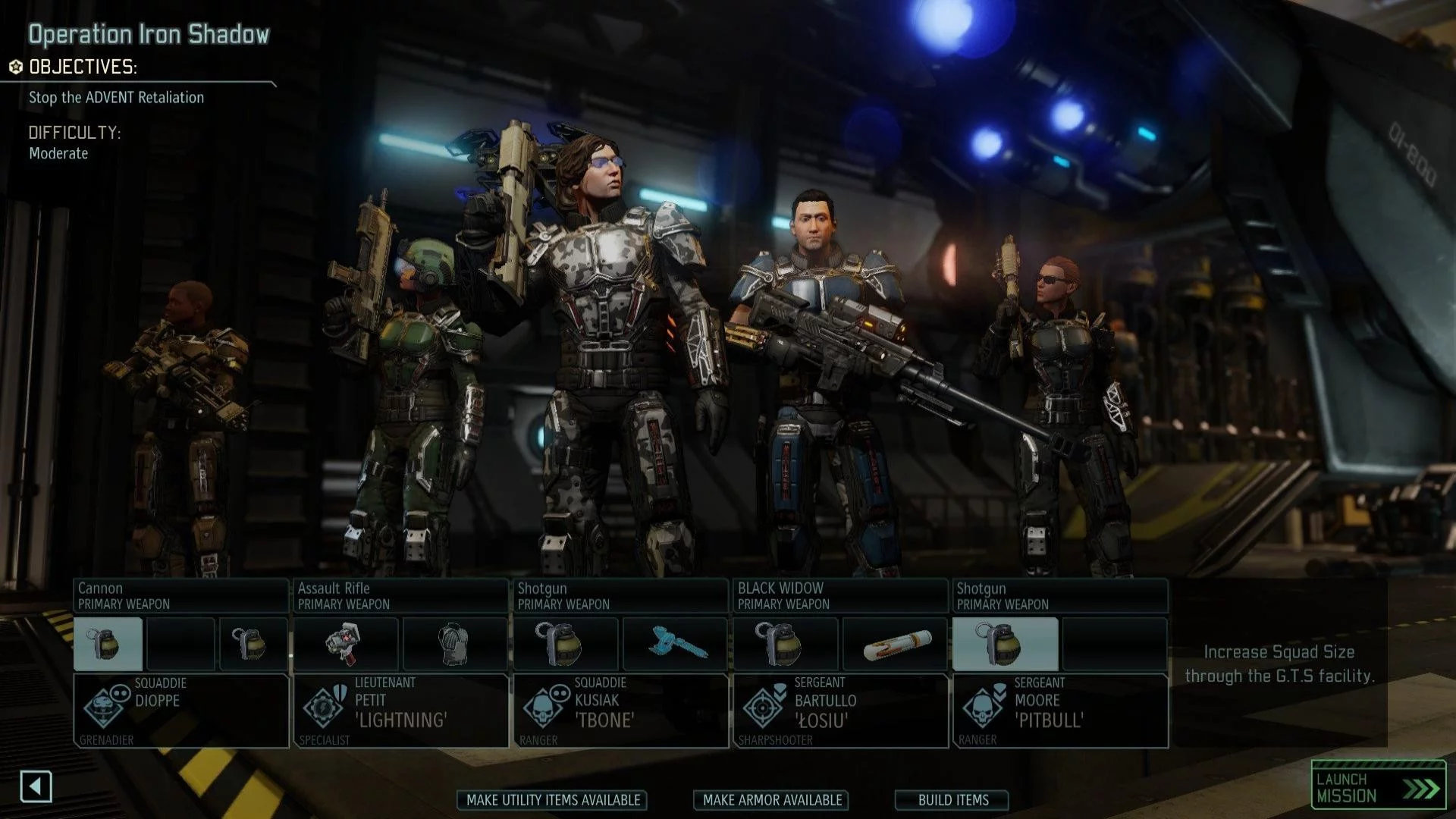Viewport: 1456px width, 819px height.
Task: Change Moore's Shotgun primary weapon
Action: 1060,596
